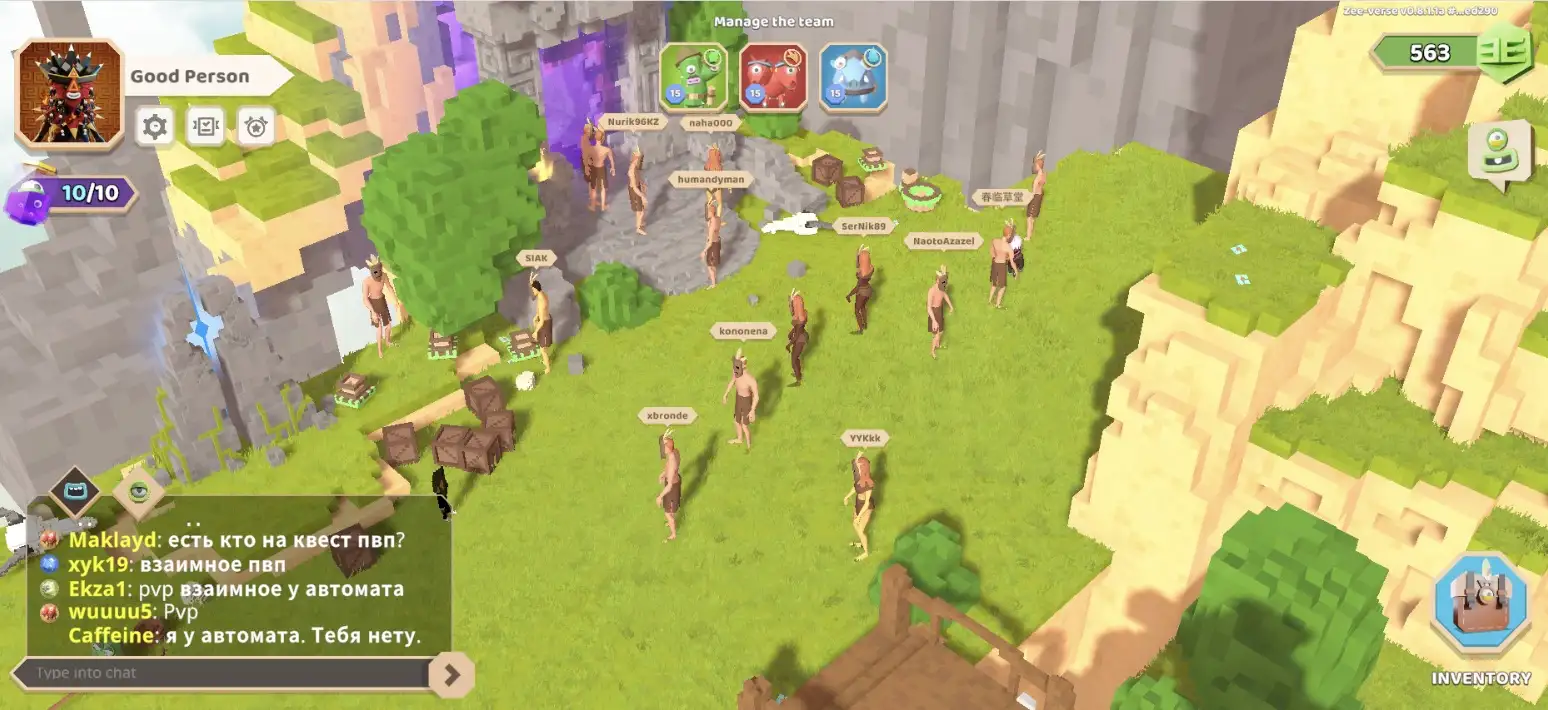Select the blue ice team creature
The width and height of the screenshot is (1548, 710).
pos(853,77)
